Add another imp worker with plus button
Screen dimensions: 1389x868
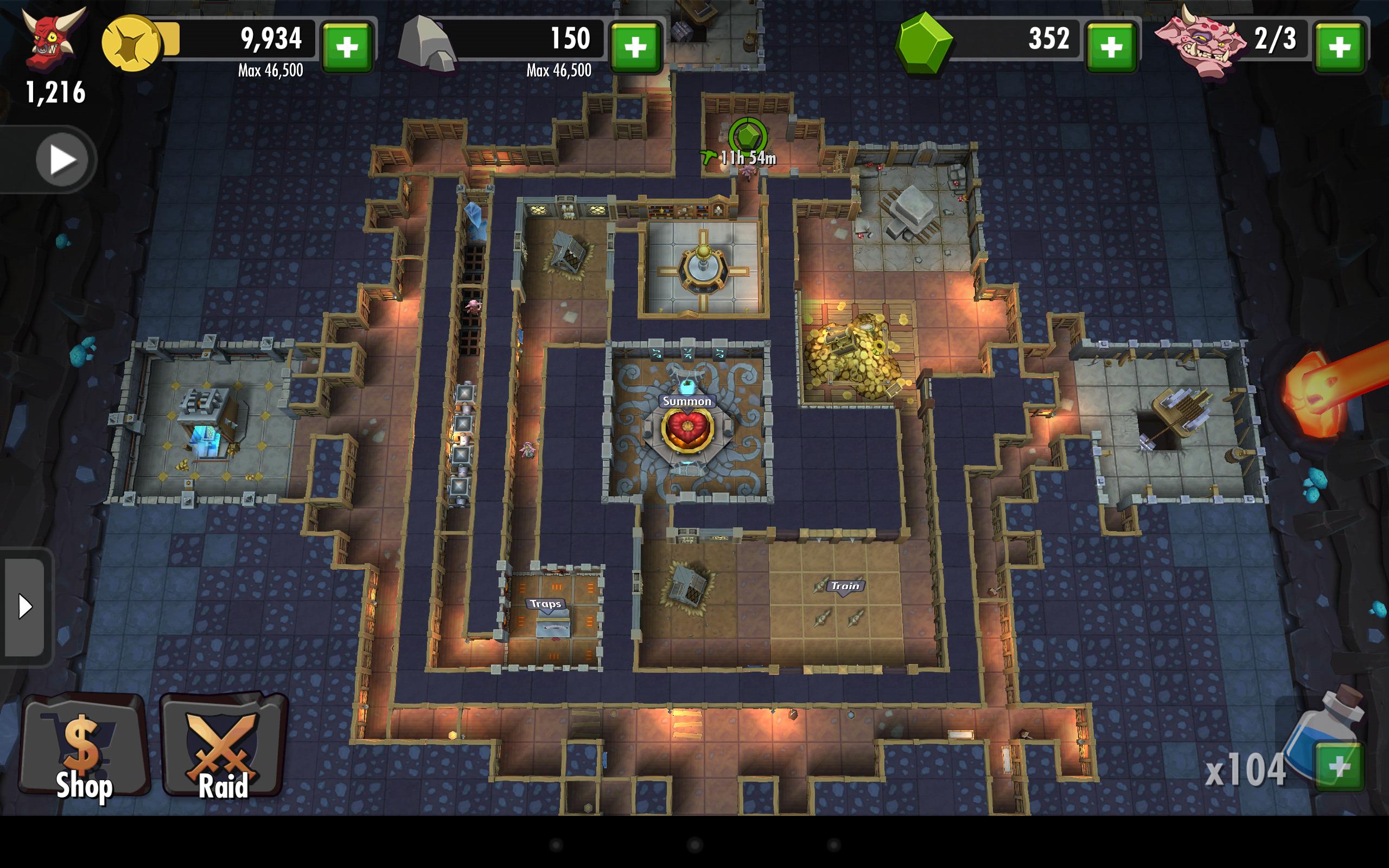[x=1339, y=47]
